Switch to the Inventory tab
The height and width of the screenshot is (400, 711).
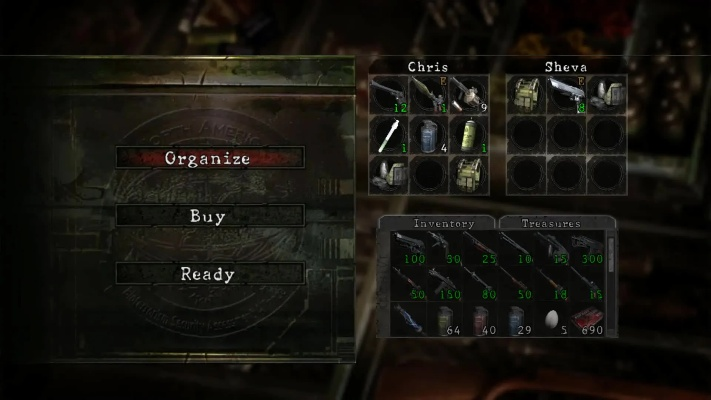click(x=439, y=223)
